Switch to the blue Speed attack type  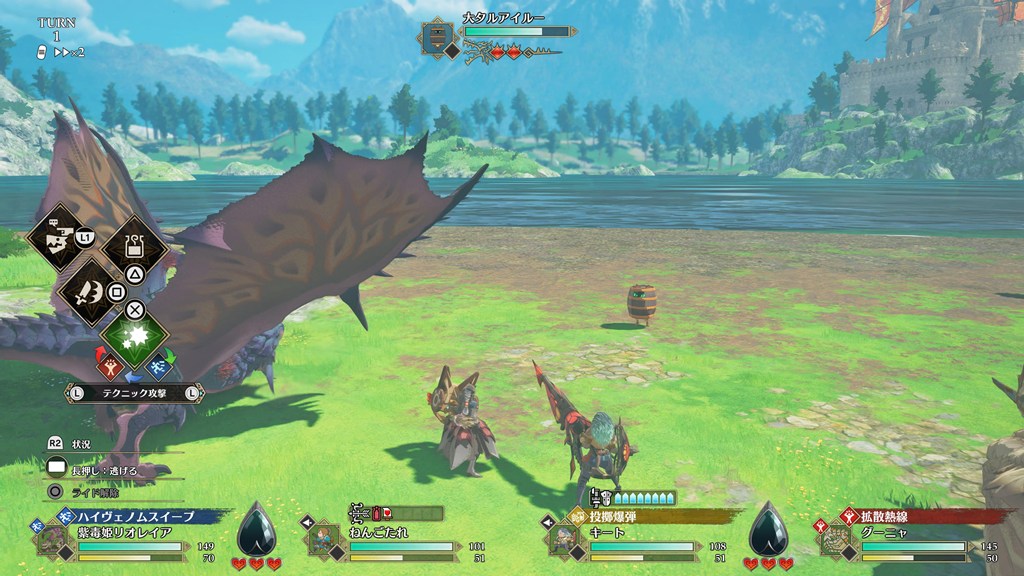coord(157,368)
